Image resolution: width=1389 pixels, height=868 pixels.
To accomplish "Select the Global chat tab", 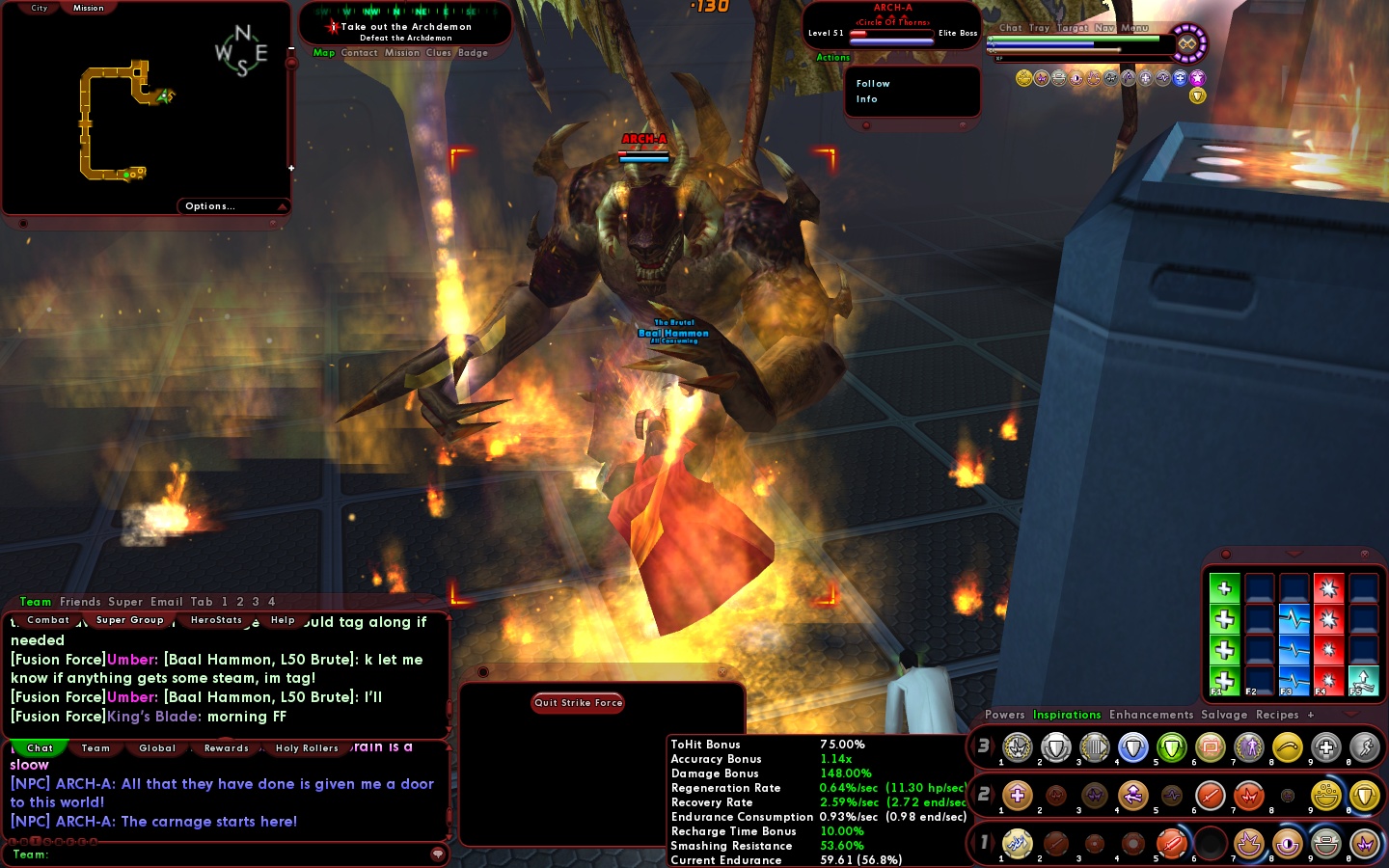I will coord(157,748).
